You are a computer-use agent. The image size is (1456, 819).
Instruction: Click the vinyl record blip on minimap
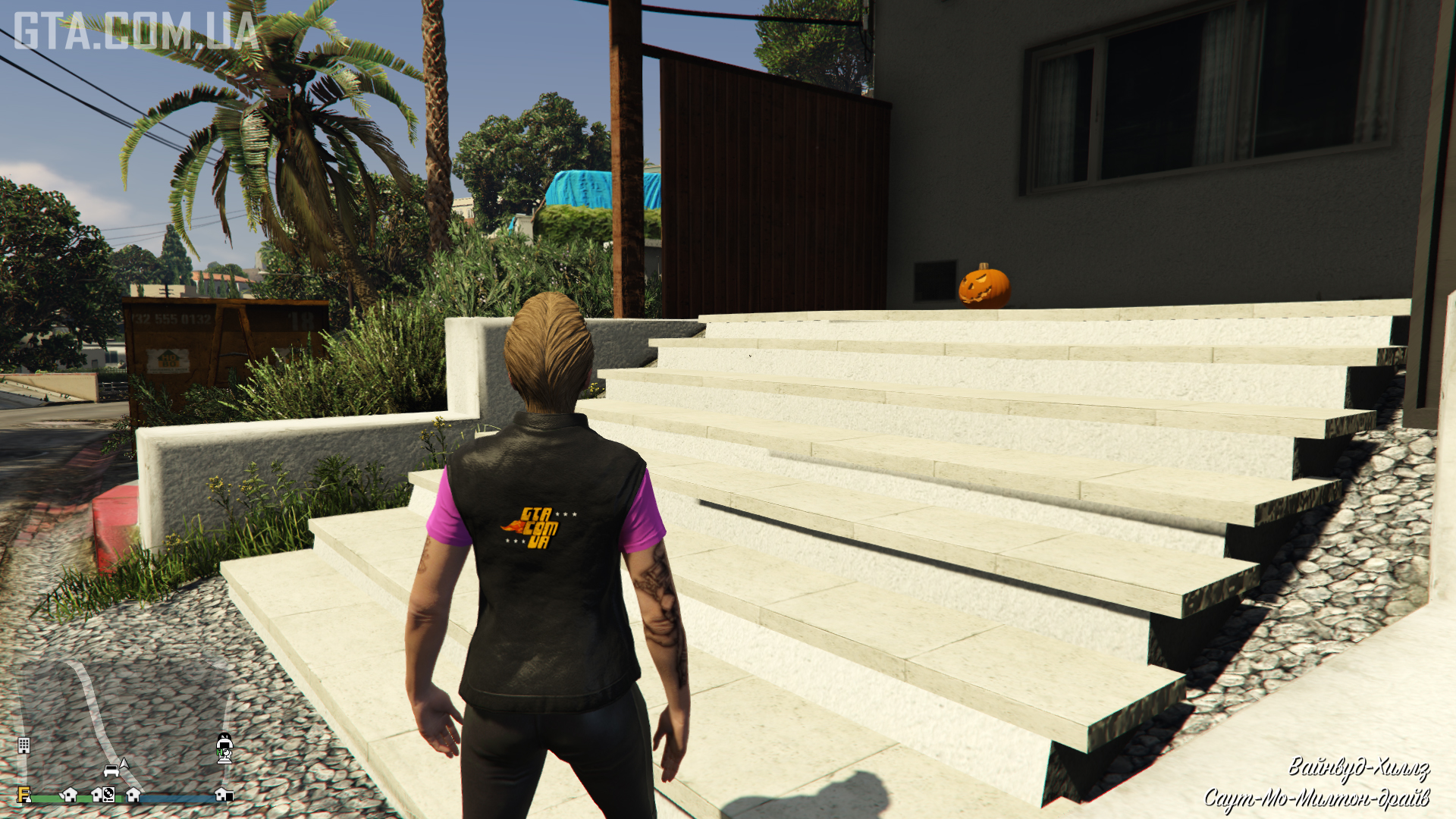pos(109,795)
